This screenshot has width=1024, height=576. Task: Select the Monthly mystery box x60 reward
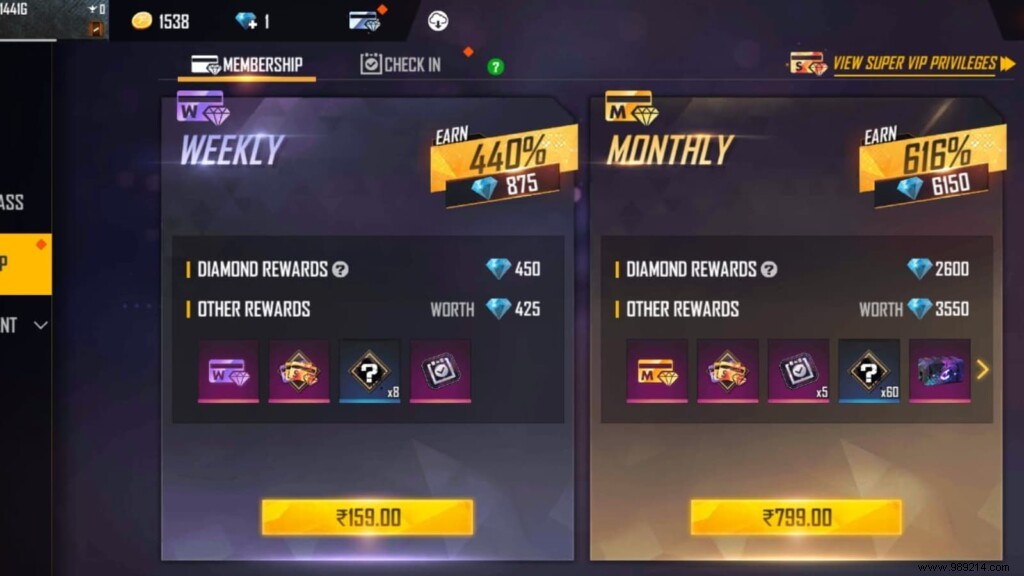pos(868,371)
